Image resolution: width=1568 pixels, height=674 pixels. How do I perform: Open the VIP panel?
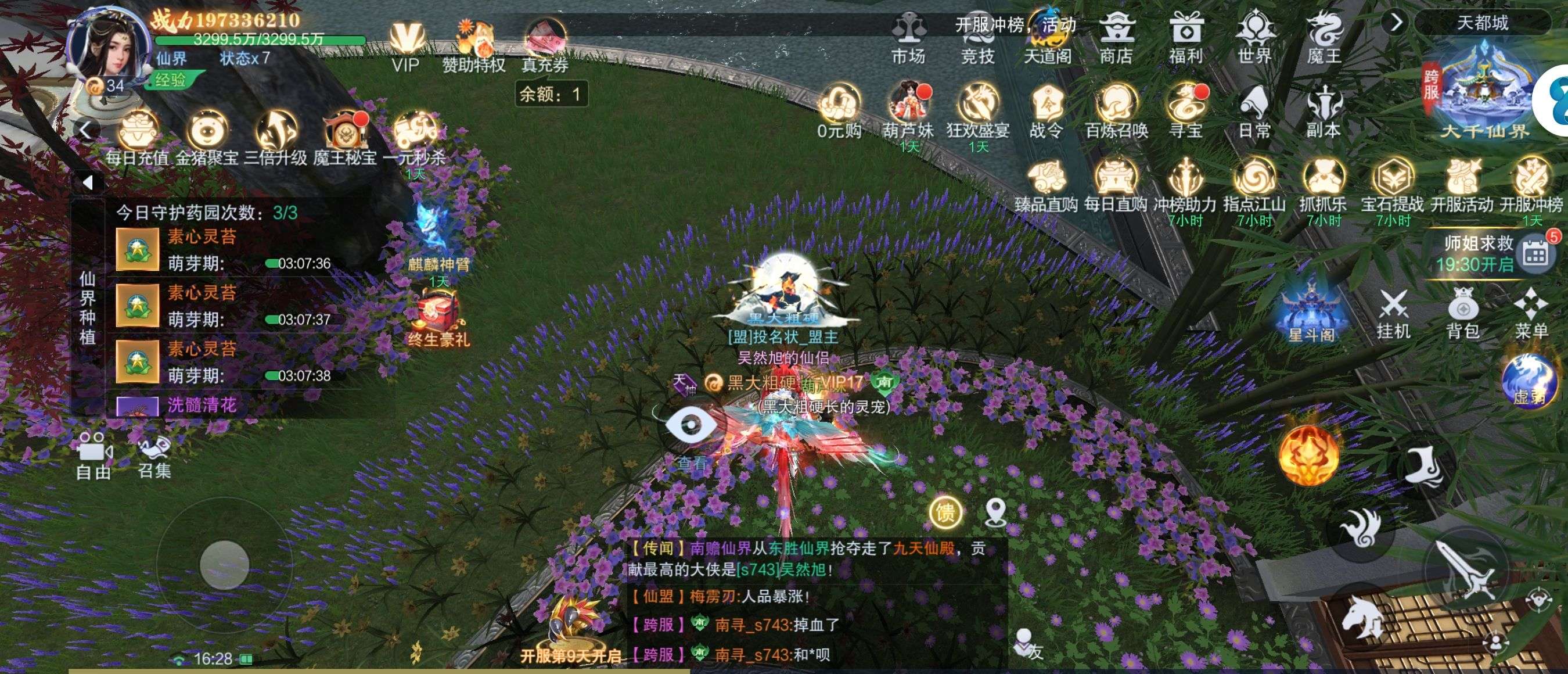tap(406, 46)
